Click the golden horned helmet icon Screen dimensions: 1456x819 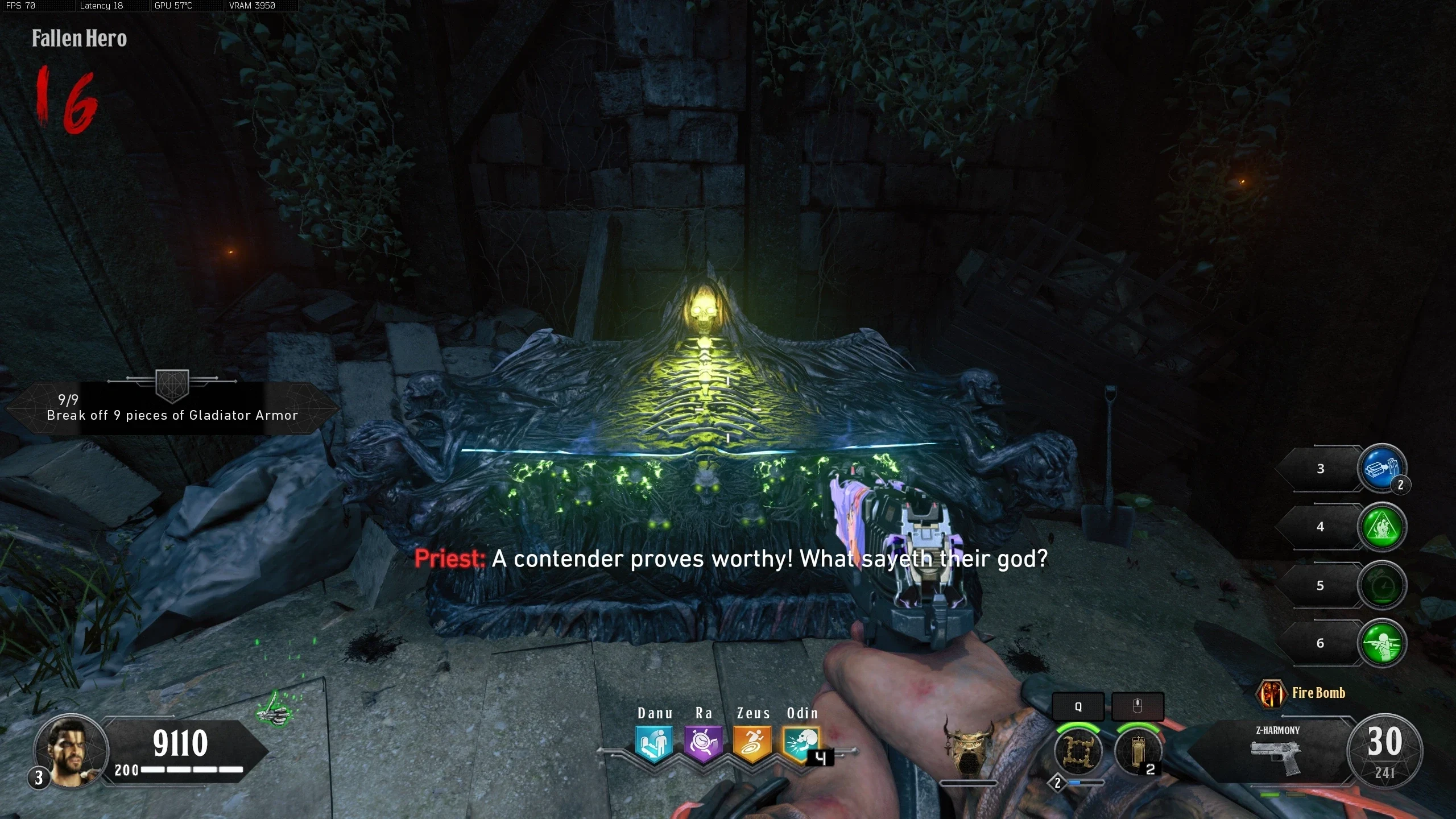tap(968, 746)
